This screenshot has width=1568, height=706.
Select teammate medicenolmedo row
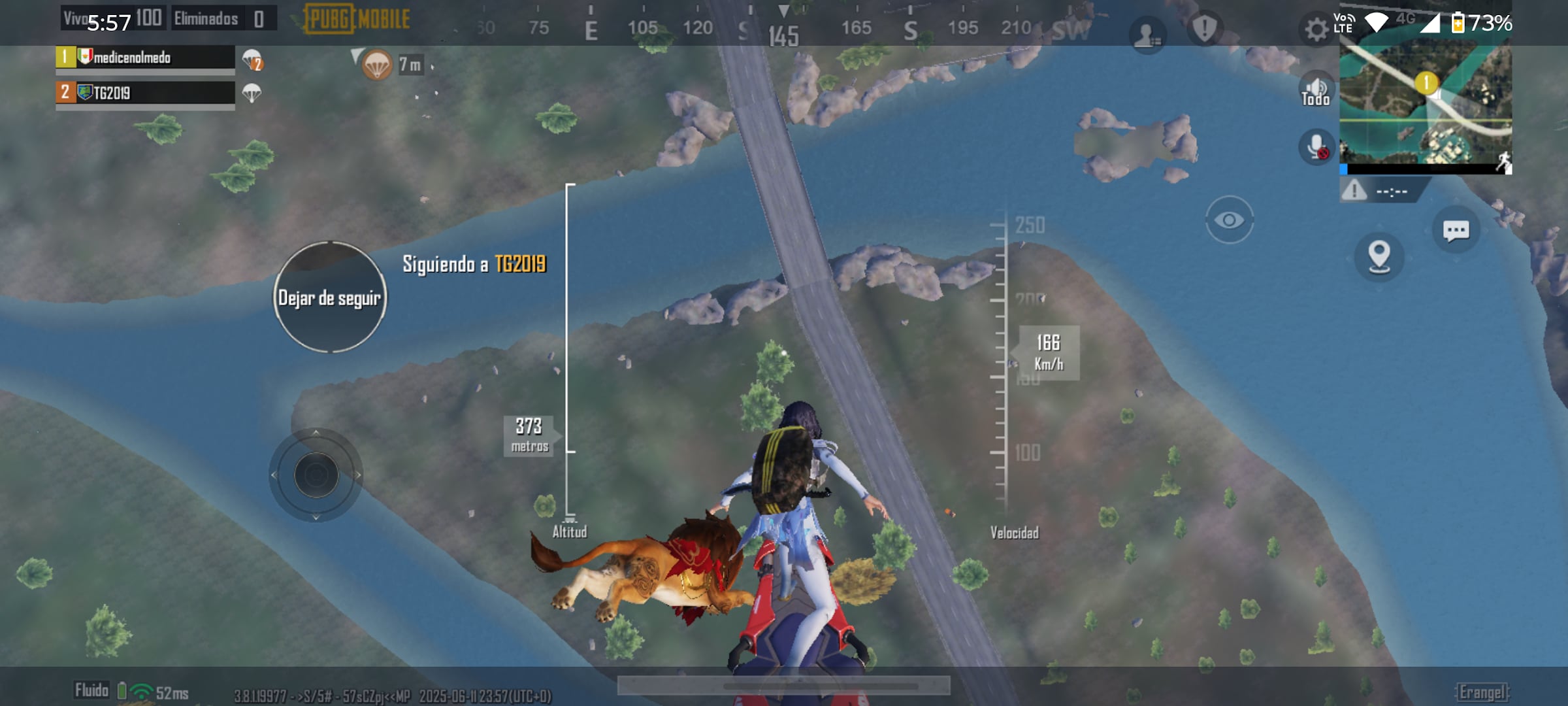145,58
